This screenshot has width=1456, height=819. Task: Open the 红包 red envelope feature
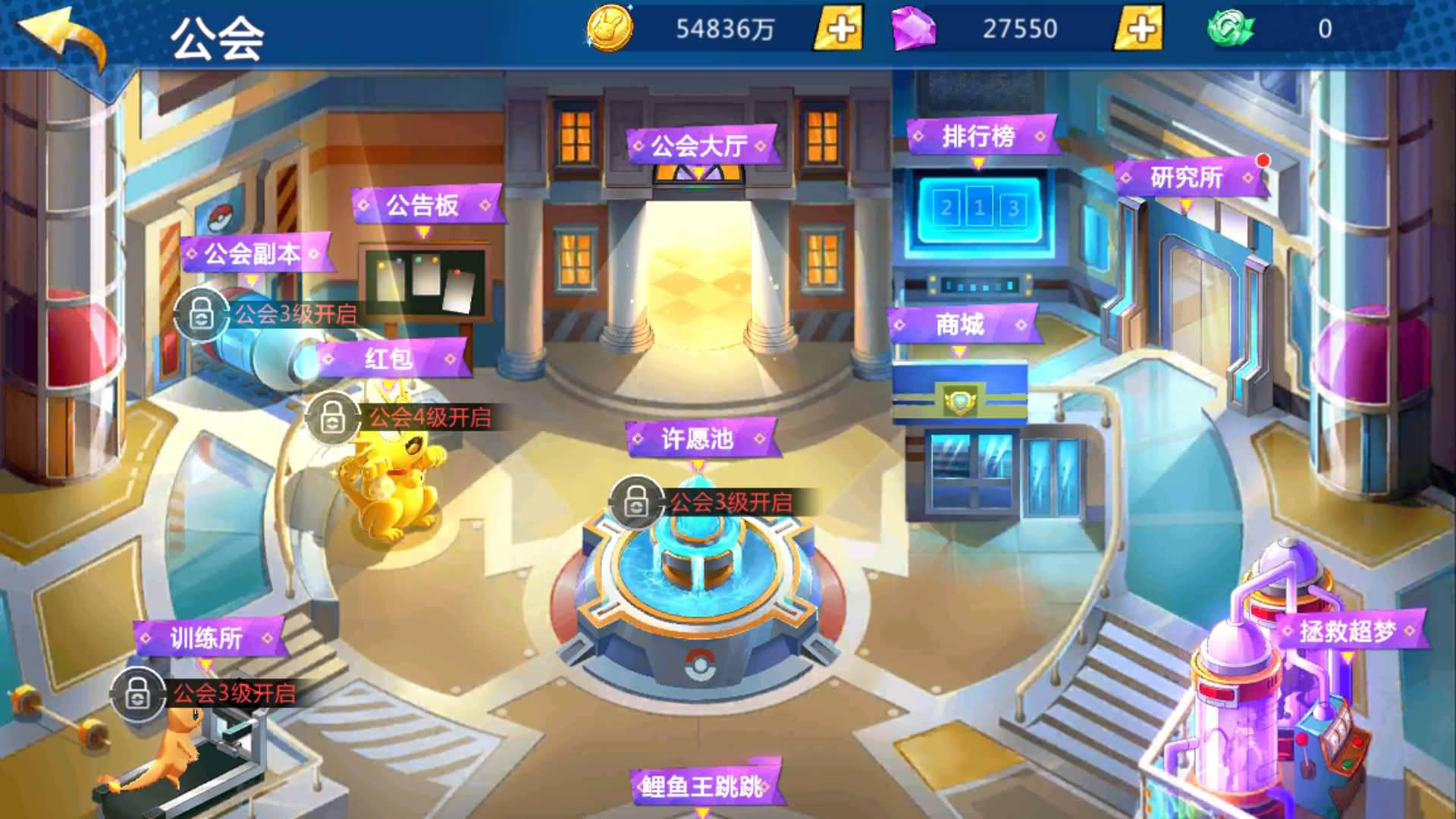click(390, 359)
